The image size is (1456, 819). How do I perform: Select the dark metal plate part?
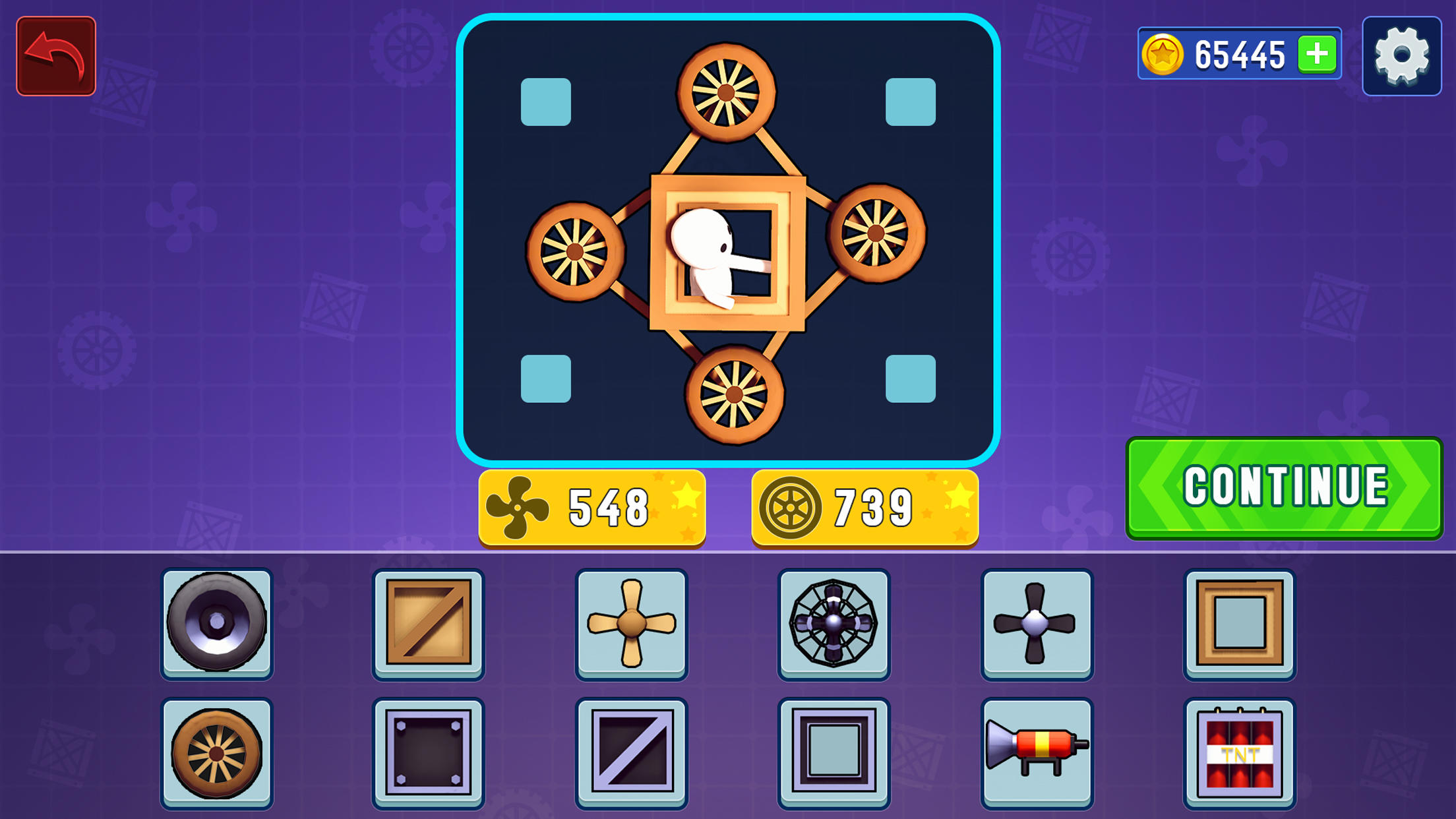tap(427, 751)
